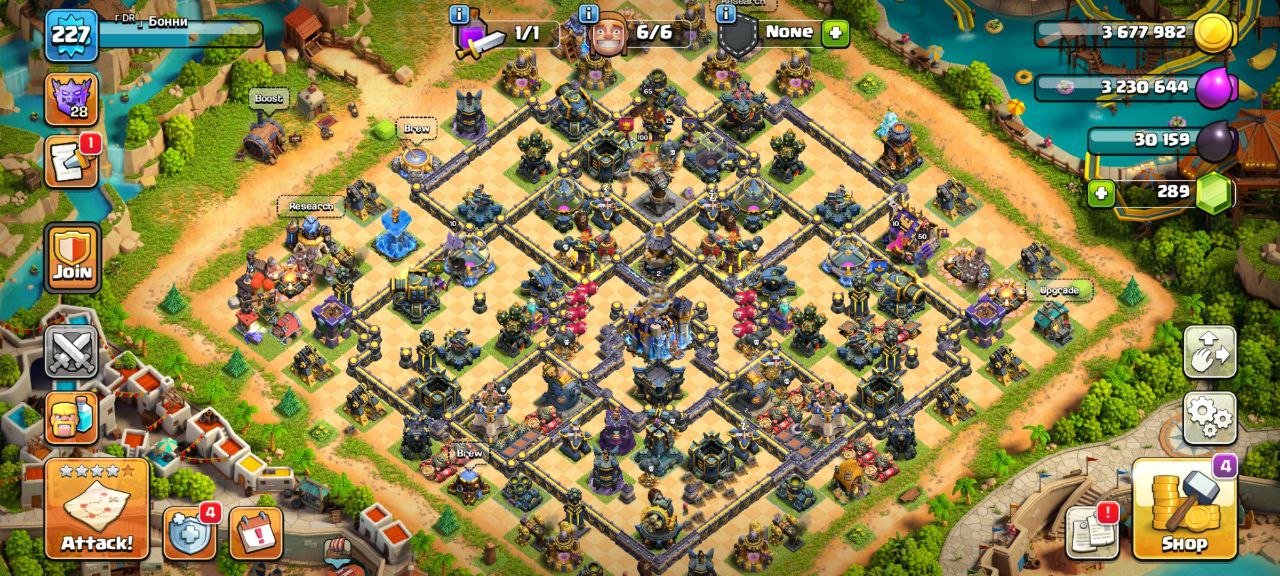
Task: Open the settings gear menu
Action: click(x=1209, y=417)
